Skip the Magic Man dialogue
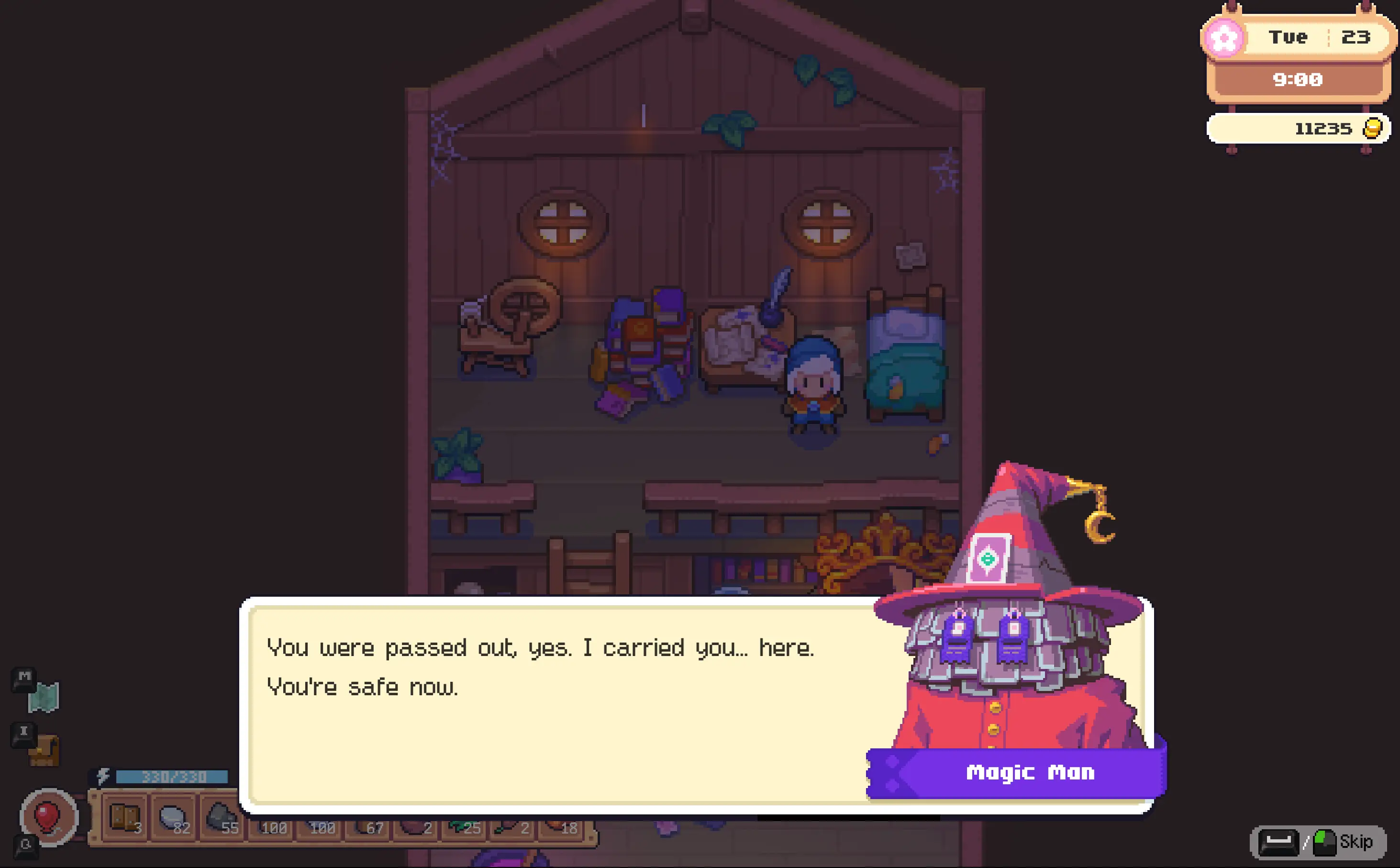The image size is (1400, 868). (x=1319, y=842)
